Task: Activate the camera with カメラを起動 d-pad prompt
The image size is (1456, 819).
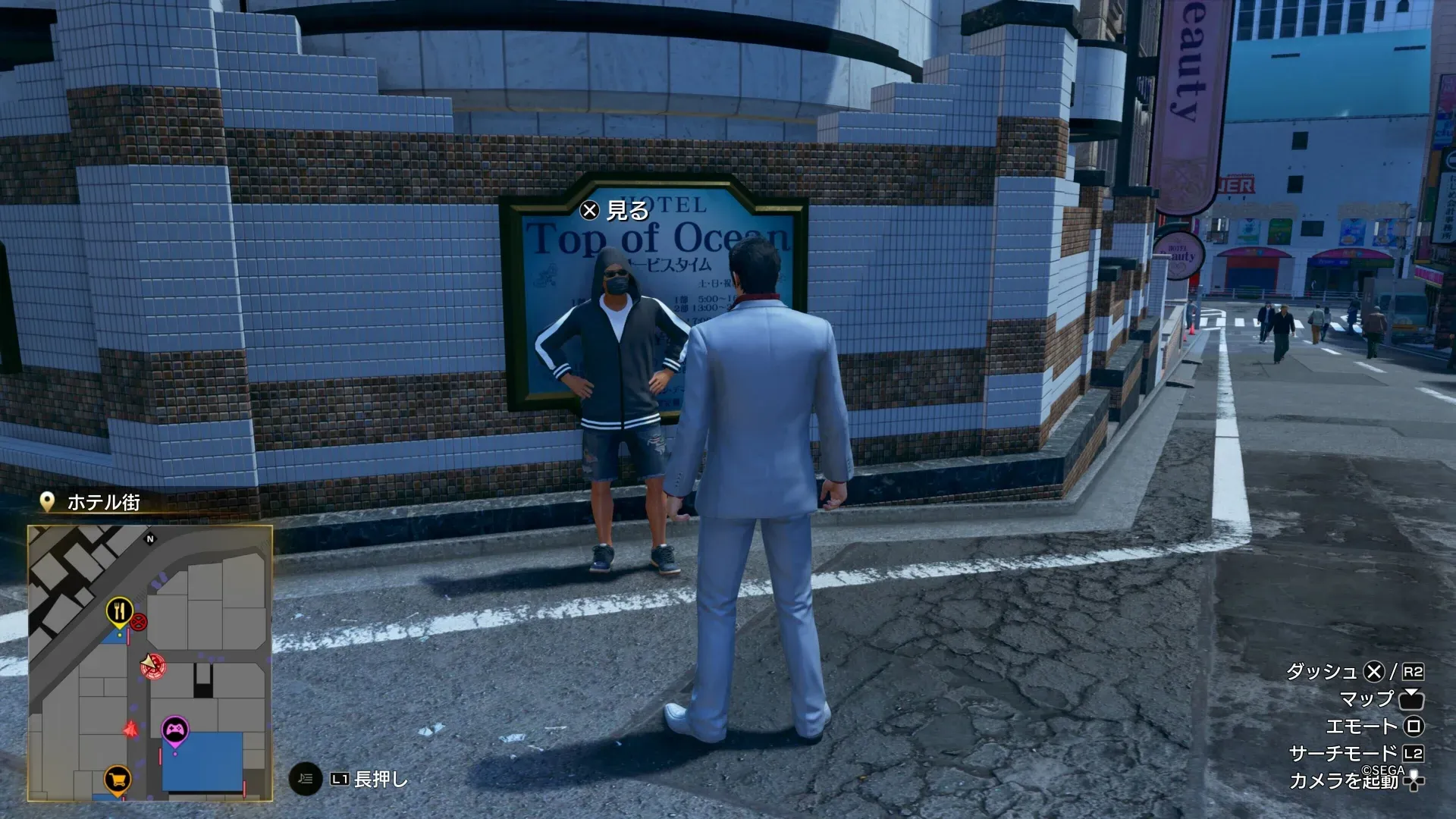Action: pyautogui.click(x=1412, y=783)
